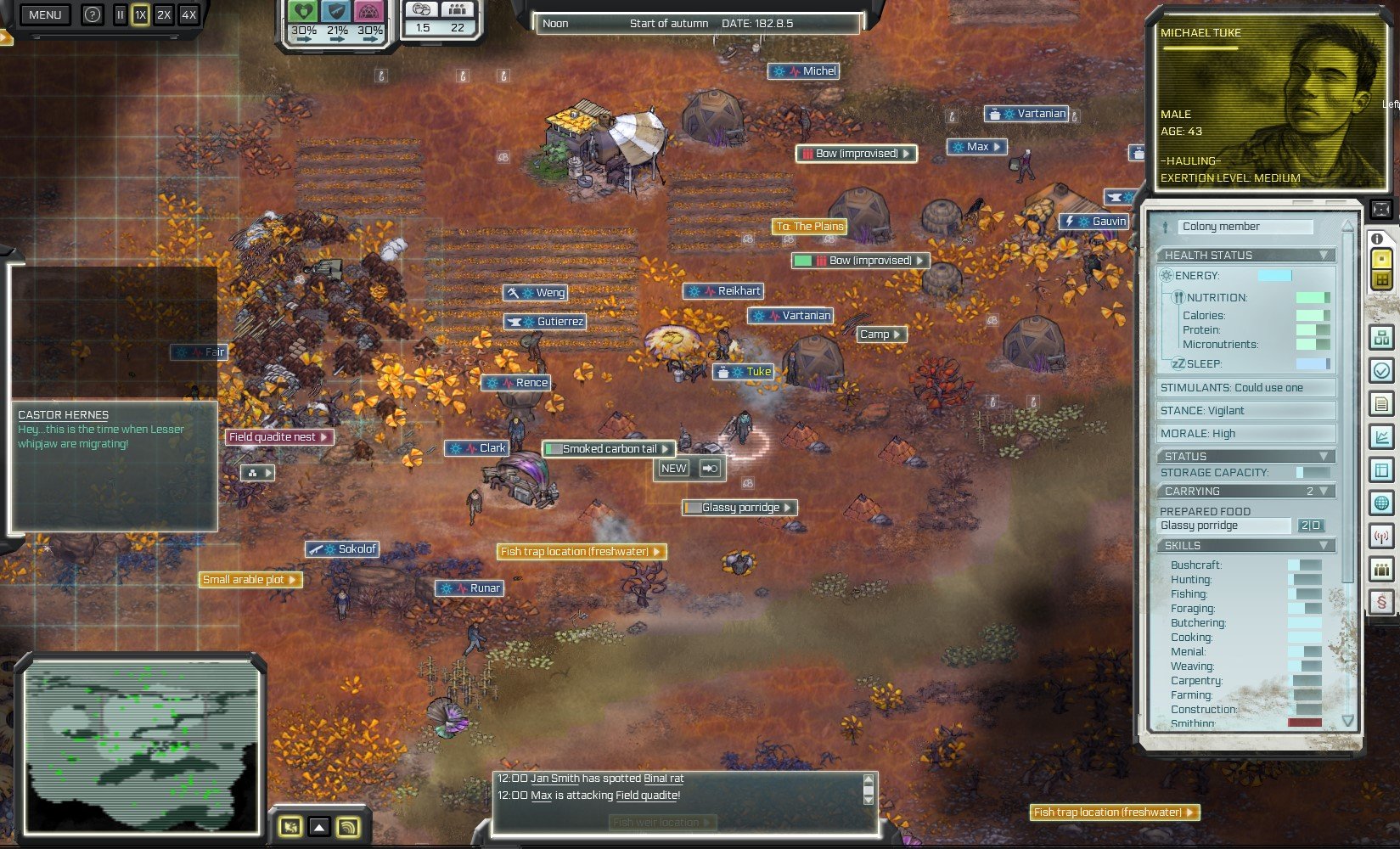Collapse the SKILLS section

tap(1324, 545)
